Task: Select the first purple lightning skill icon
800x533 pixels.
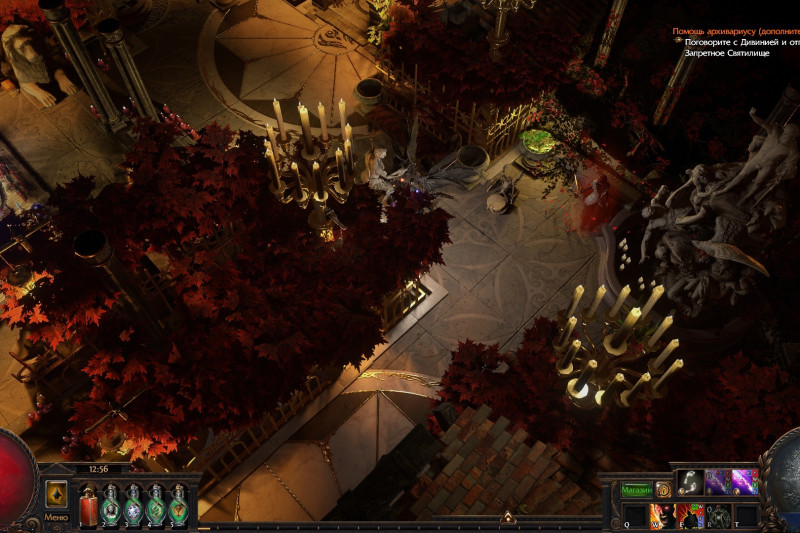Action: 718,483
